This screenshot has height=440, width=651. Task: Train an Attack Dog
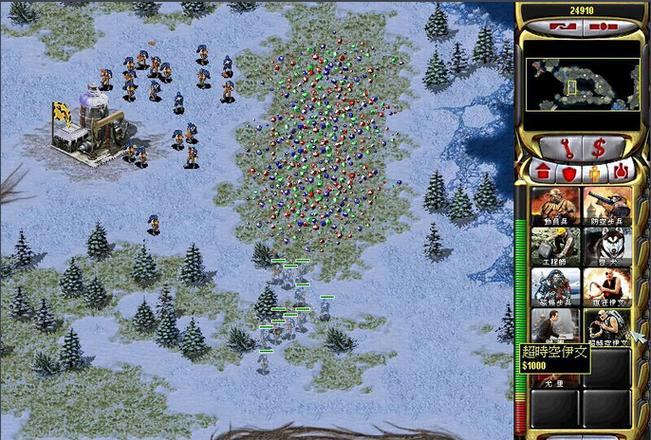(x=607, y=246)
